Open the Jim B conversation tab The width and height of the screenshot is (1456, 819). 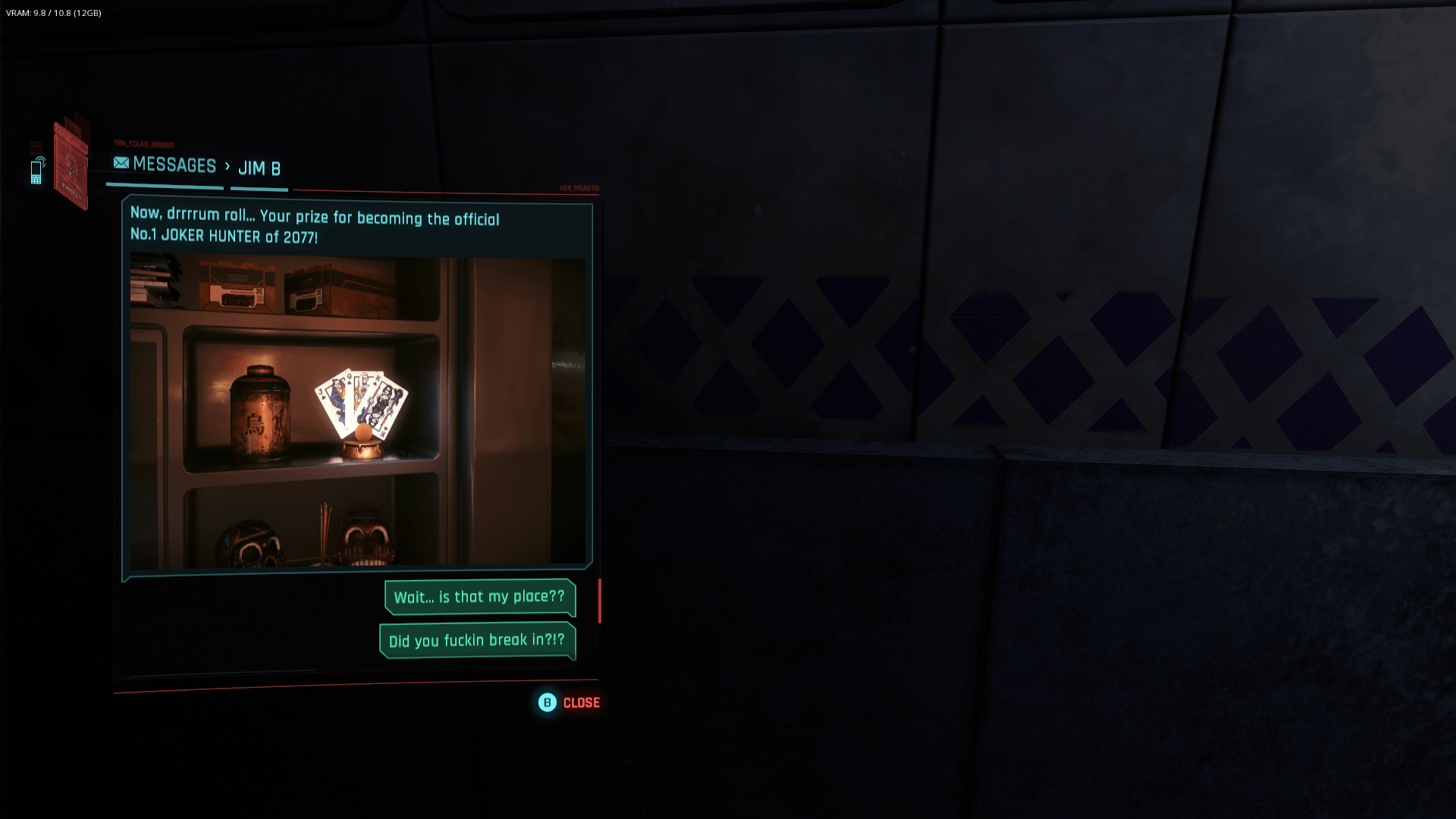click(x=259, y=168)
